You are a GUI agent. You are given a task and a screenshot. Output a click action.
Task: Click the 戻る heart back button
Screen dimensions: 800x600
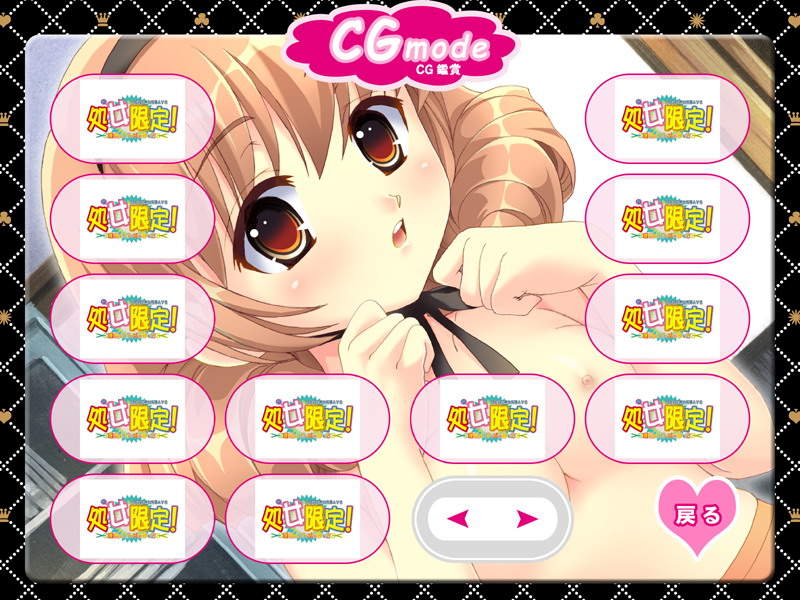pyautogui.click(x=698, y=517)
